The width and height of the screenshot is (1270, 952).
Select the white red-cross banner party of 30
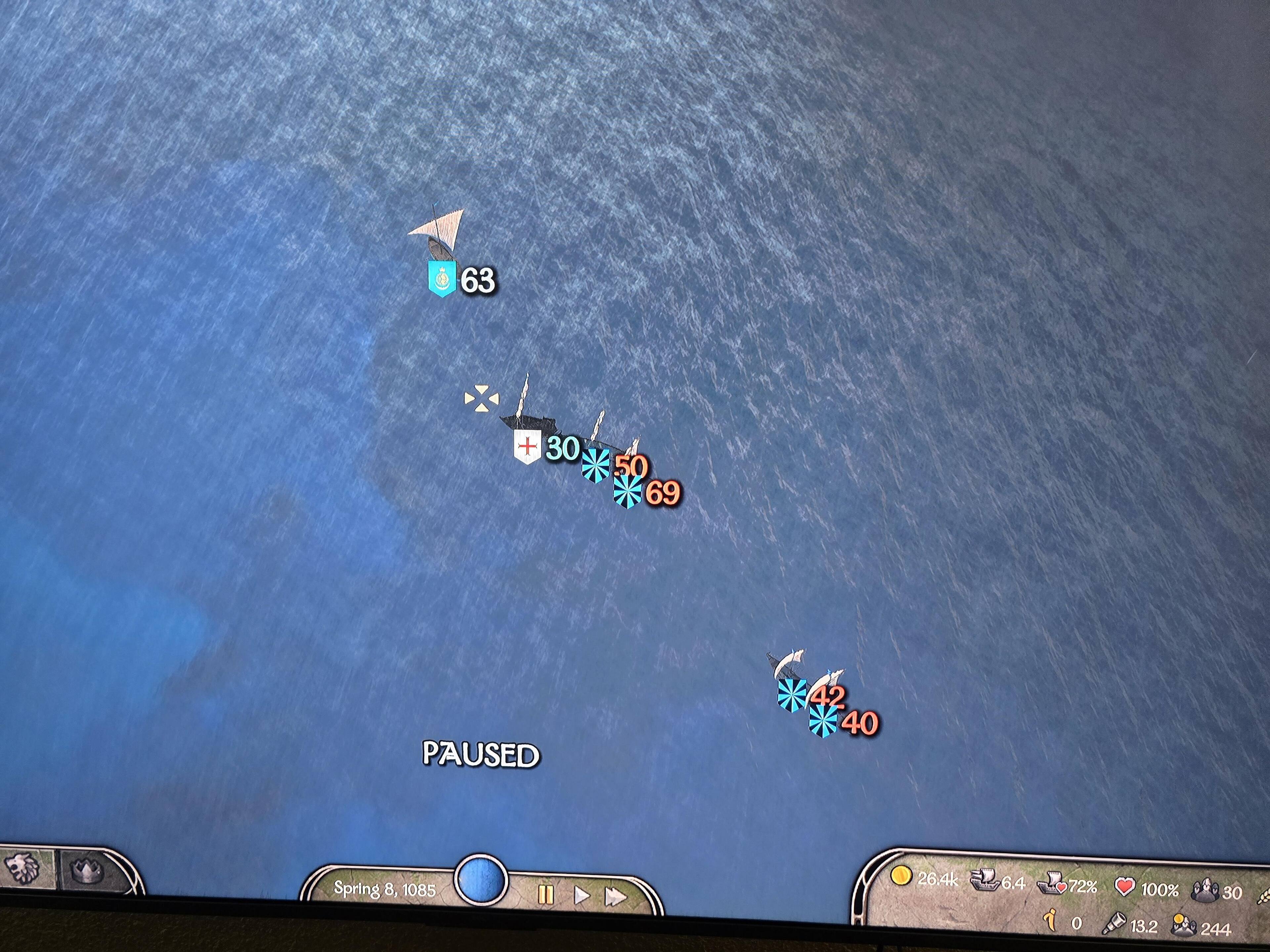527,446
